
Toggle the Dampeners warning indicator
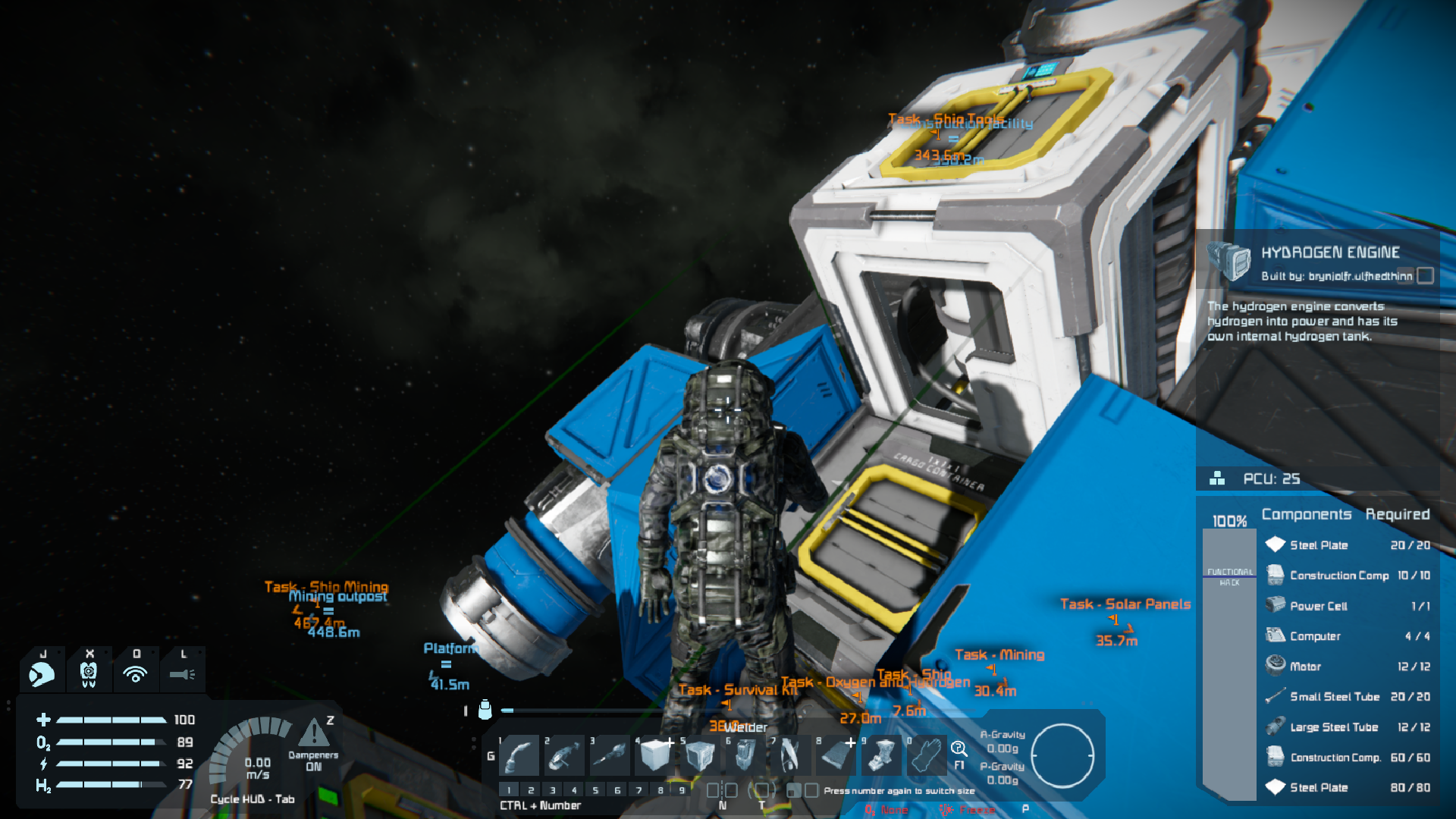point(312,734)
